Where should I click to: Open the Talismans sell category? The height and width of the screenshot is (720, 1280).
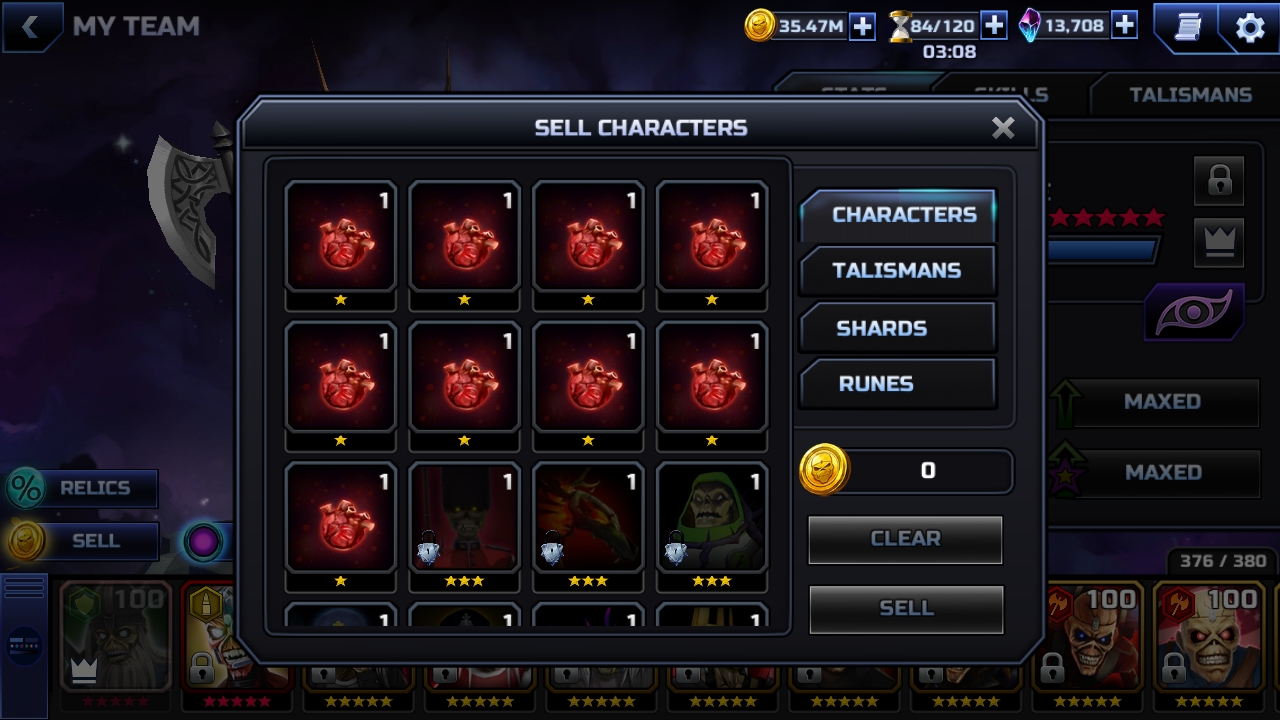[897, 271]
